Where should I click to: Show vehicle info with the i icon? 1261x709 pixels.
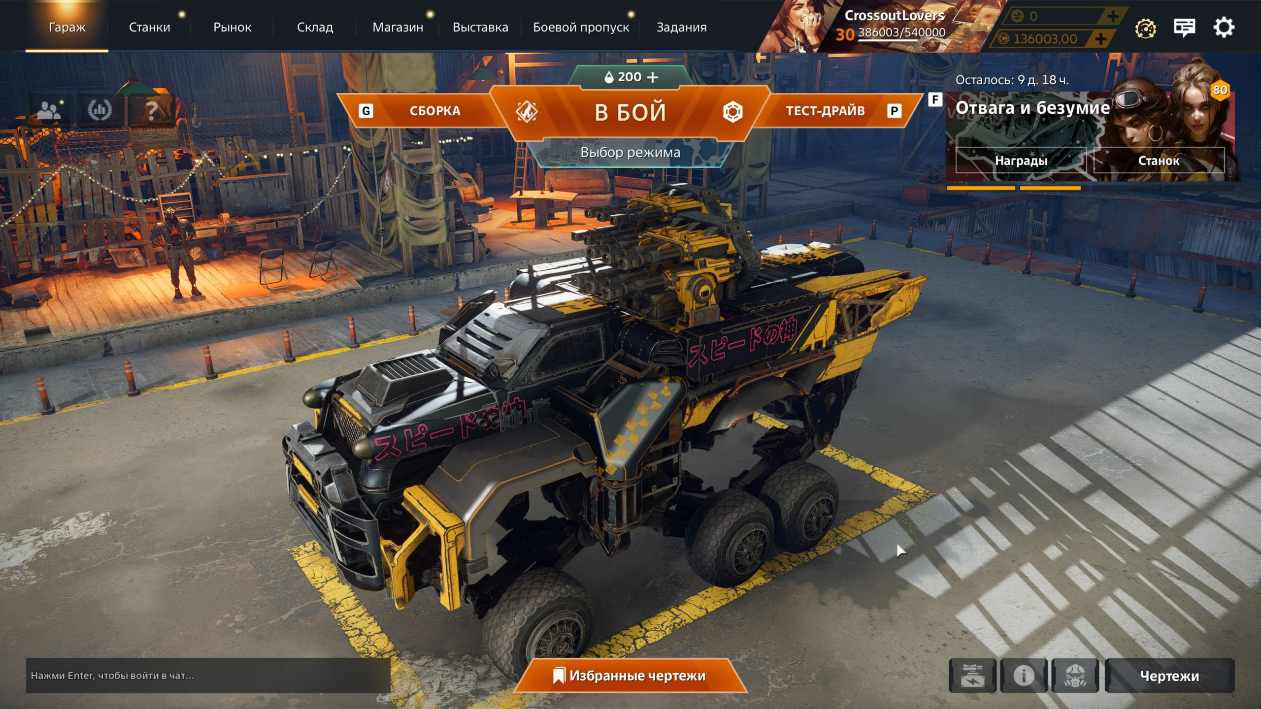tap(1023, 676)
